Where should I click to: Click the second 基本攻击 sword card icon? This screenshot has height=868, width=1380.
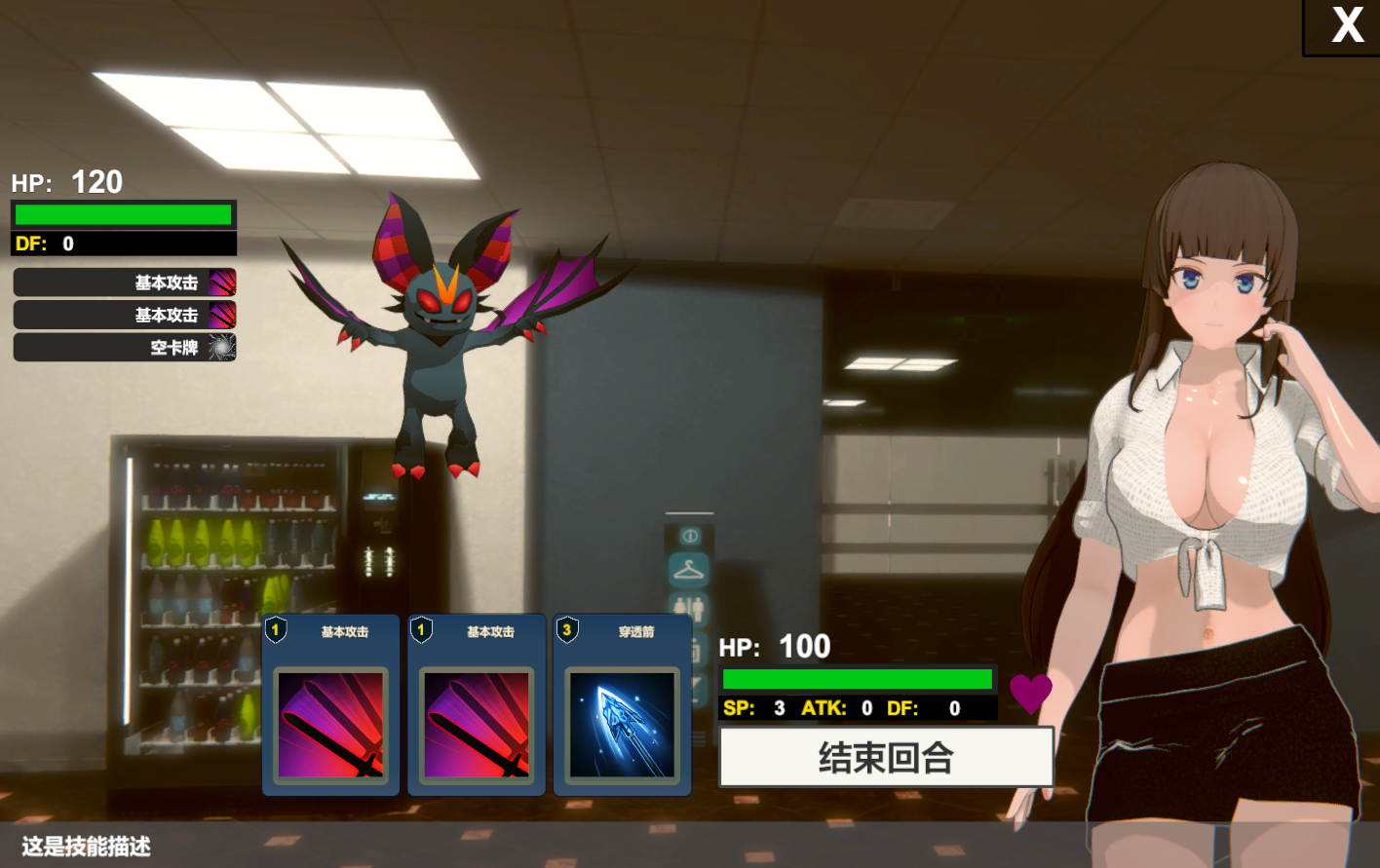476,726
